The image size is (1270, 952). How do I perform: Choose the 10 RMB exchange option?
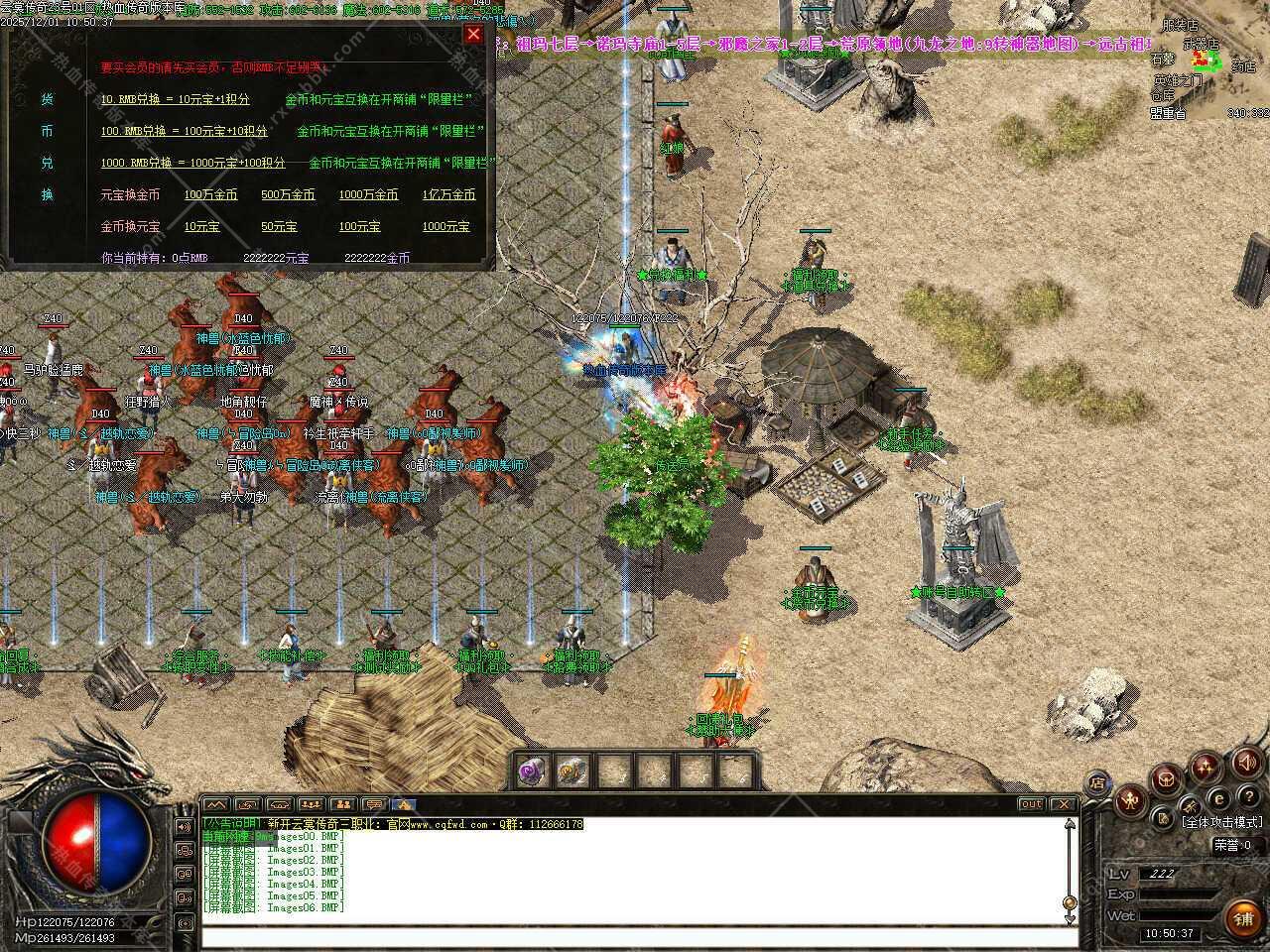point(175,100)
